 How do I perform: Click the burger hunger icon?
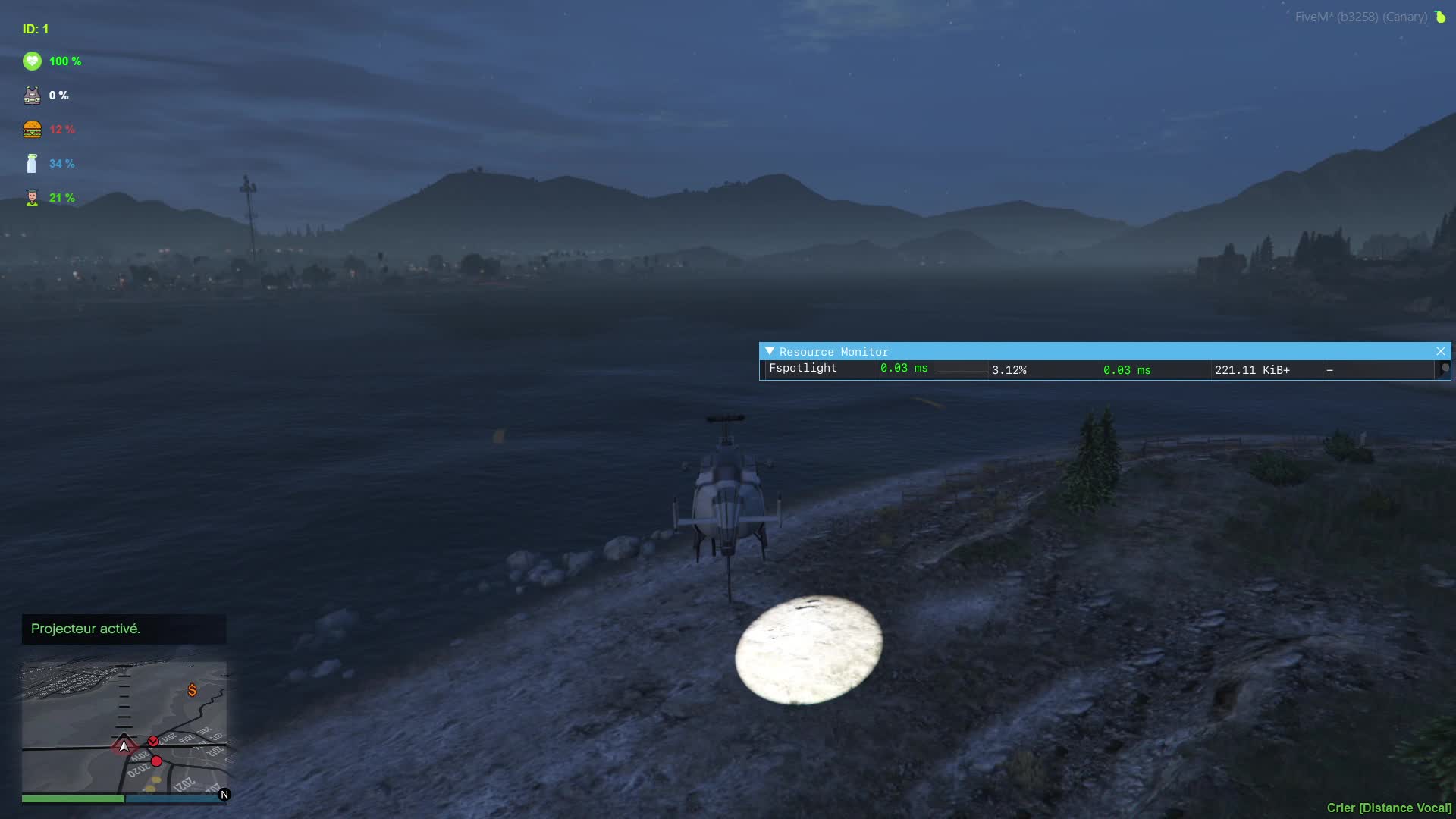point(32,130)
